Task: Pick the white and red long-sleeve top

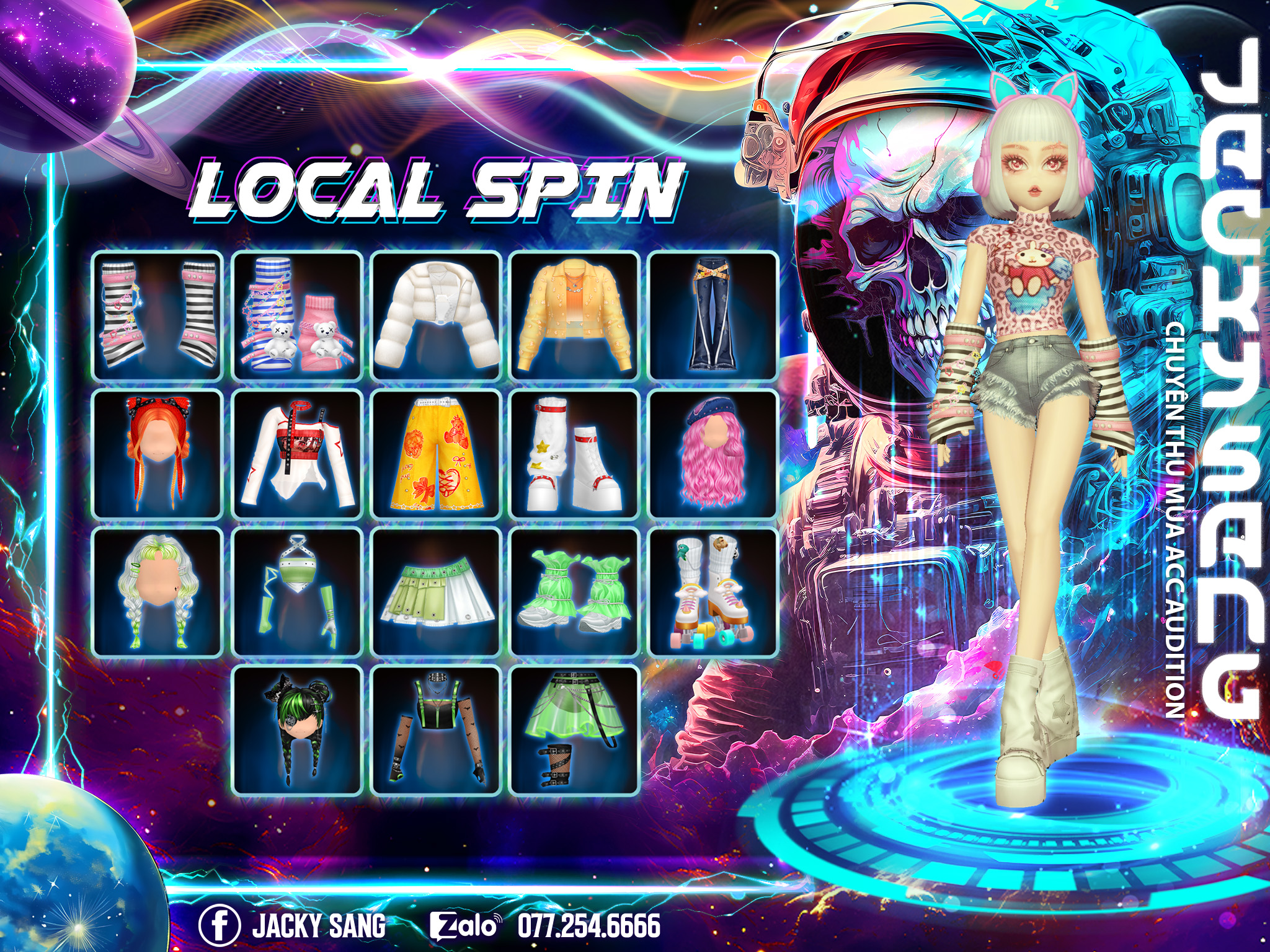Action: coord(296,454)
